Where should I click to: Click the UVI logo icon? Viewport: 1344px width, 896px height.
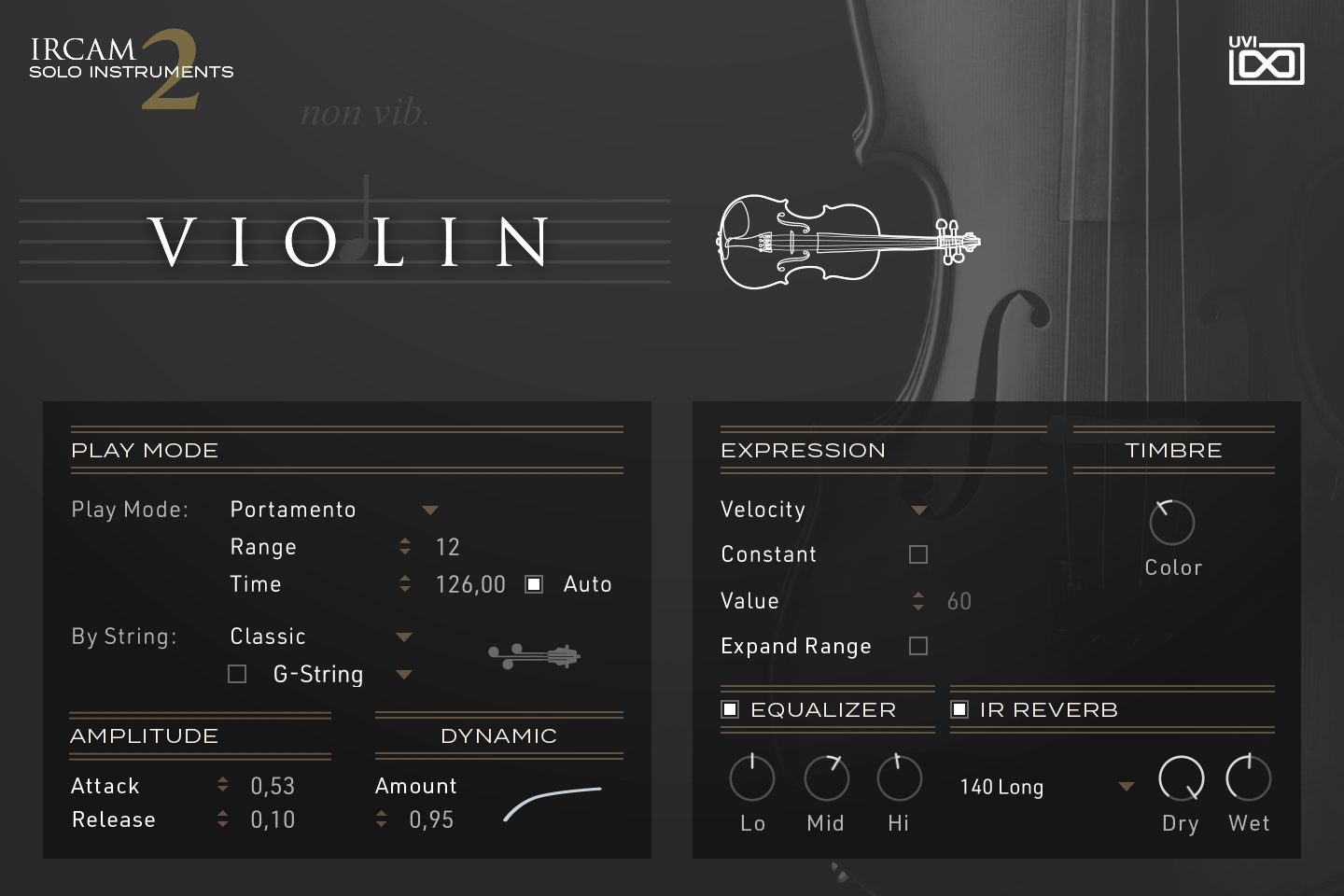click(x=1266, y=63)
